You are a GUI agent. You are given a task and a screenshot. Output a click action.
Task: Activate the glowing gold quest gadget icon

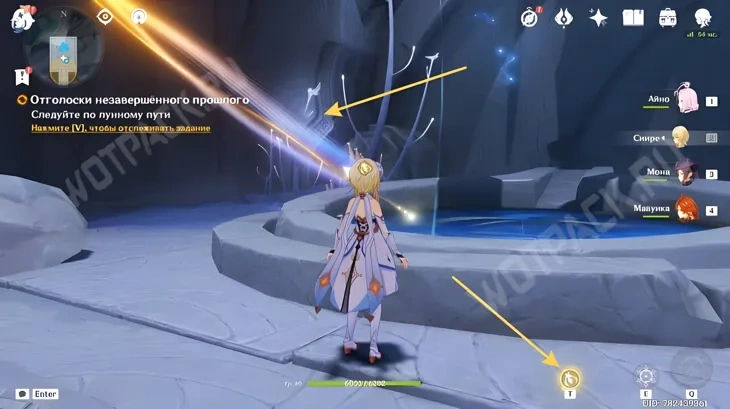[570, 377]
